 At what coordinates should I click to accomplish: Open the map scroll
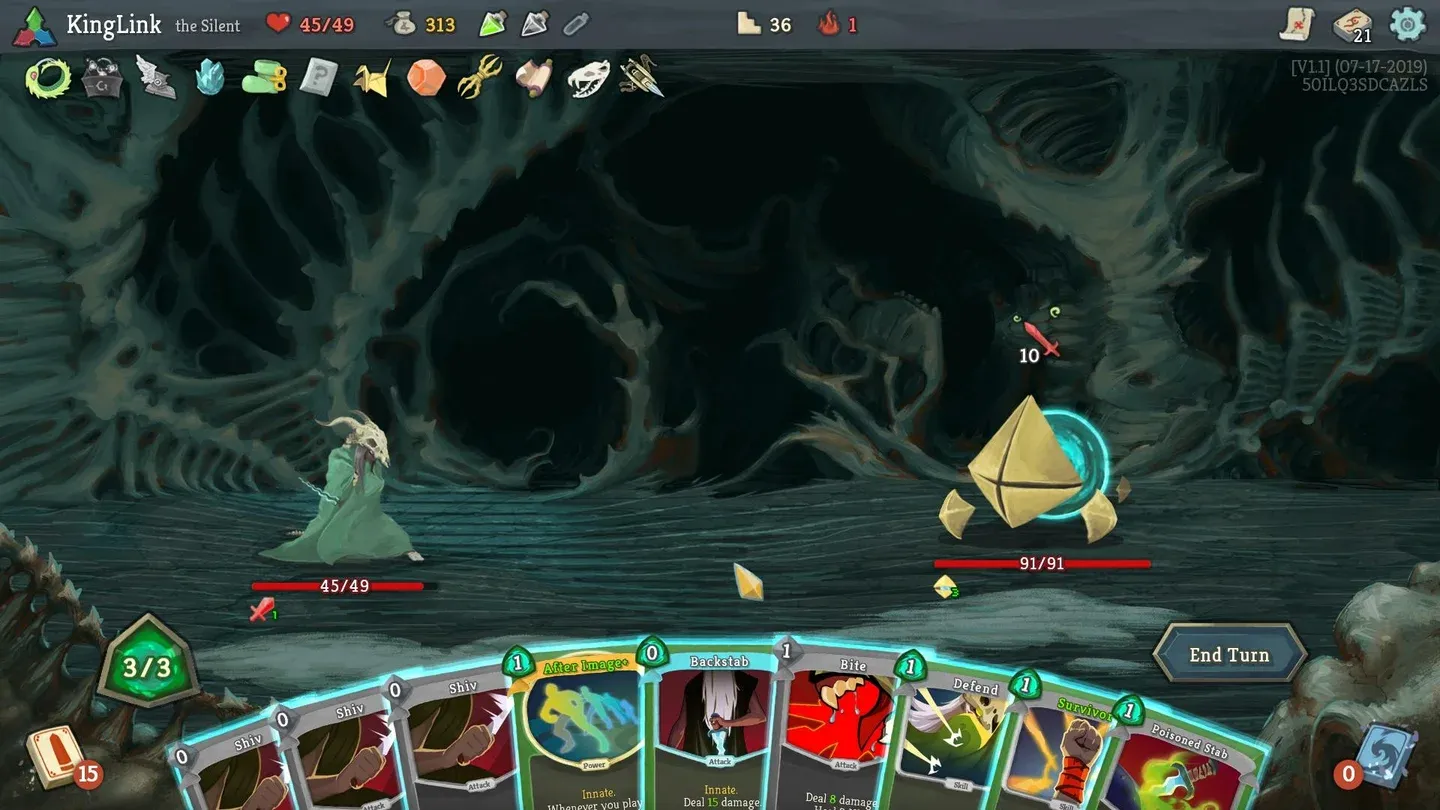tap(1298, 24)
